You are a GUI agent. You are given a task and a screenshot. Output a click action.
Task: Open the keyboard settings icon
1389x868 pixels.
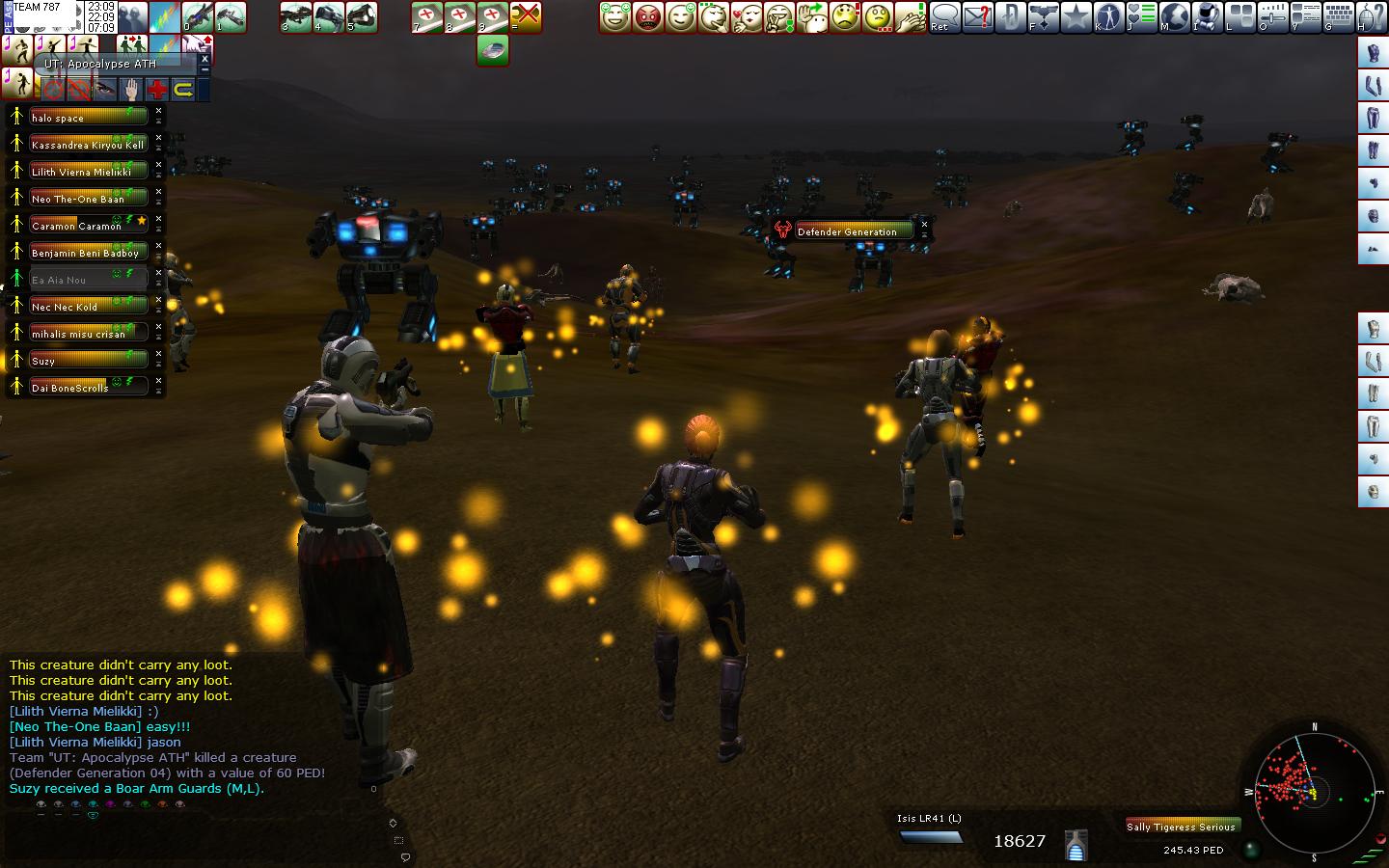click(1338, 17)
